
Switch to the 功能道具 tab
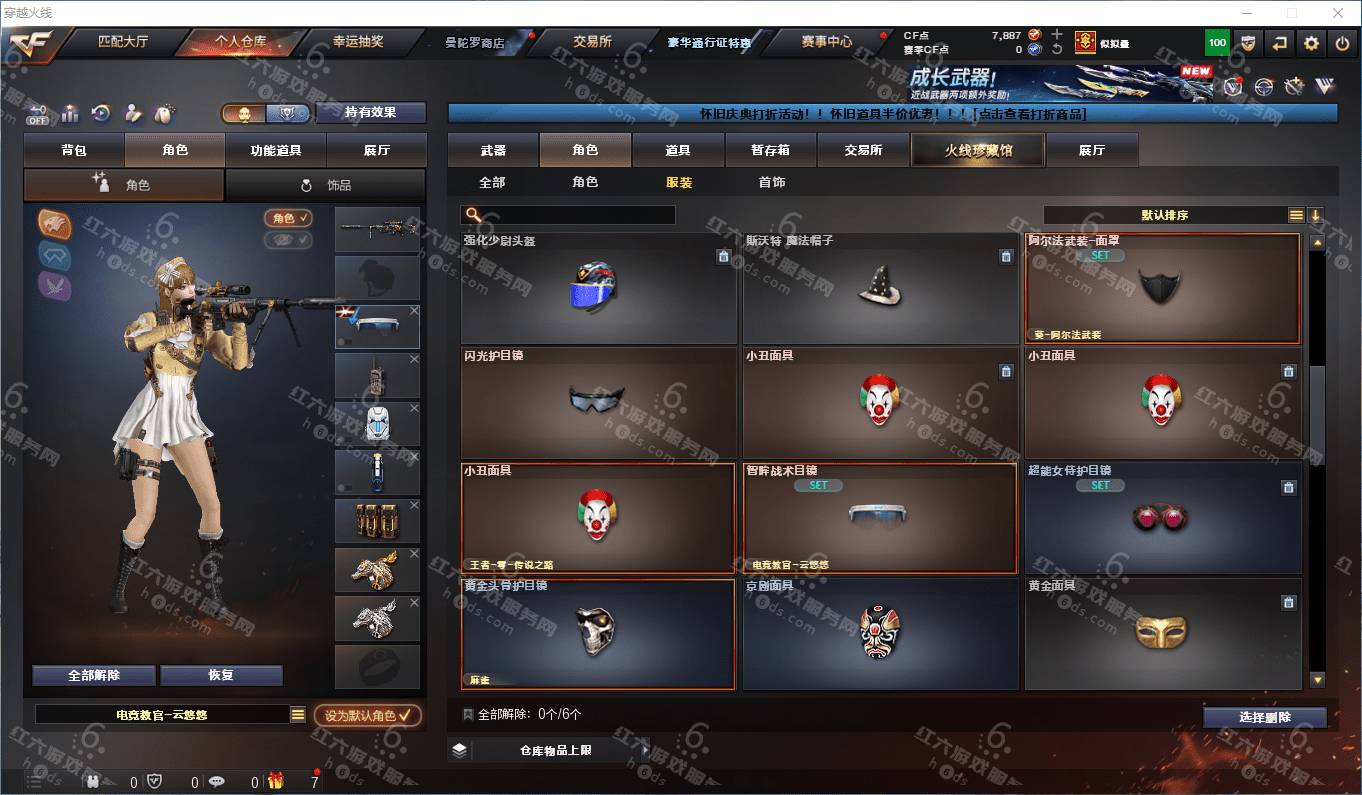[x=276, y=150]
